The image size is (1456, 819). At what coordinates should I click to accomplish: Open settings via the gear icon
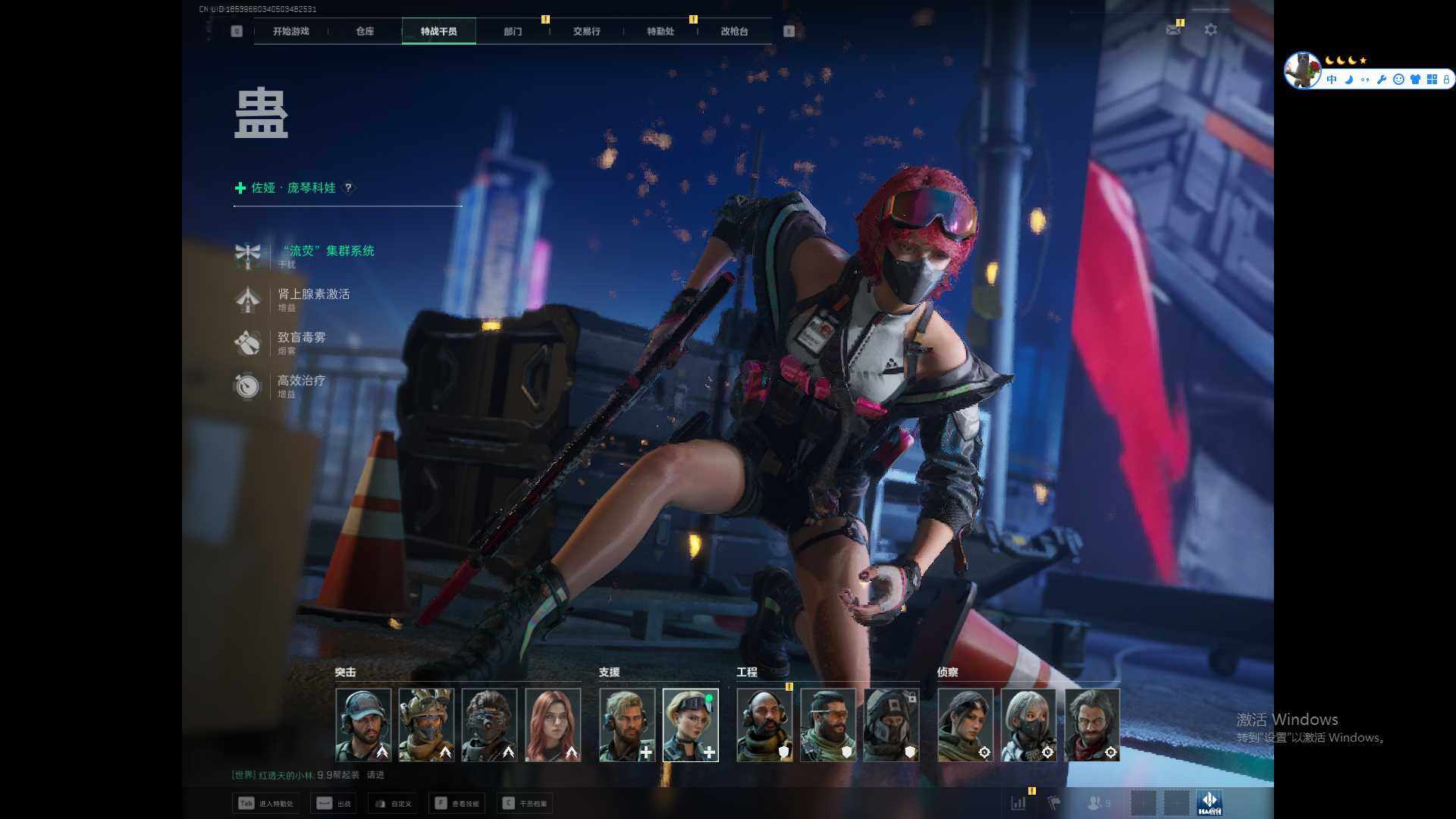tap(1211, 30)
